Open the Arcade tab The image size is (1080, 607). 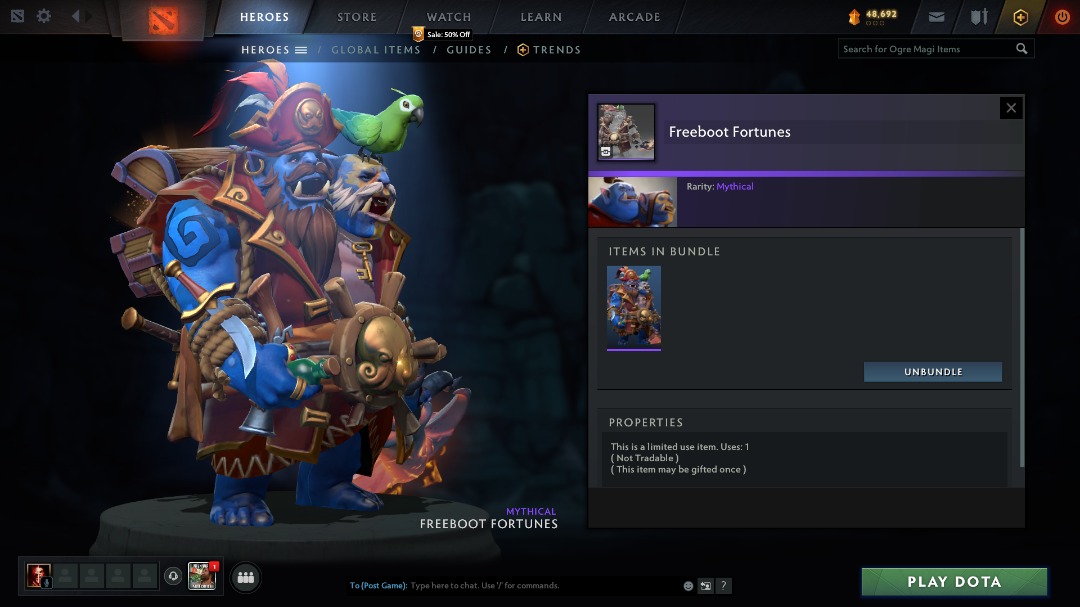point(635,17)
